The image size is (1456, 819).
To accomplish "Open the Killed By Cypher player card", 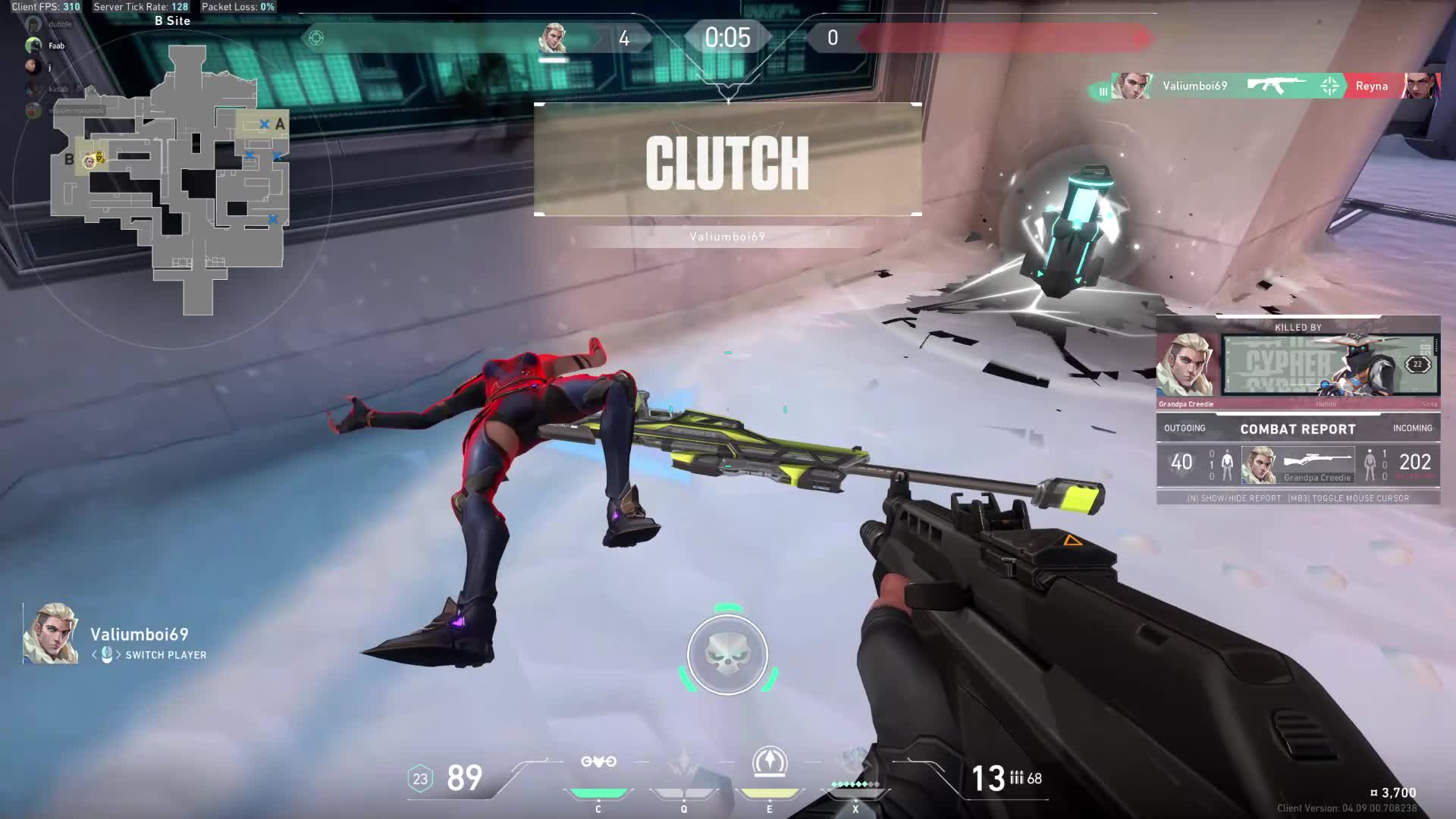I will coord(1329,366).
